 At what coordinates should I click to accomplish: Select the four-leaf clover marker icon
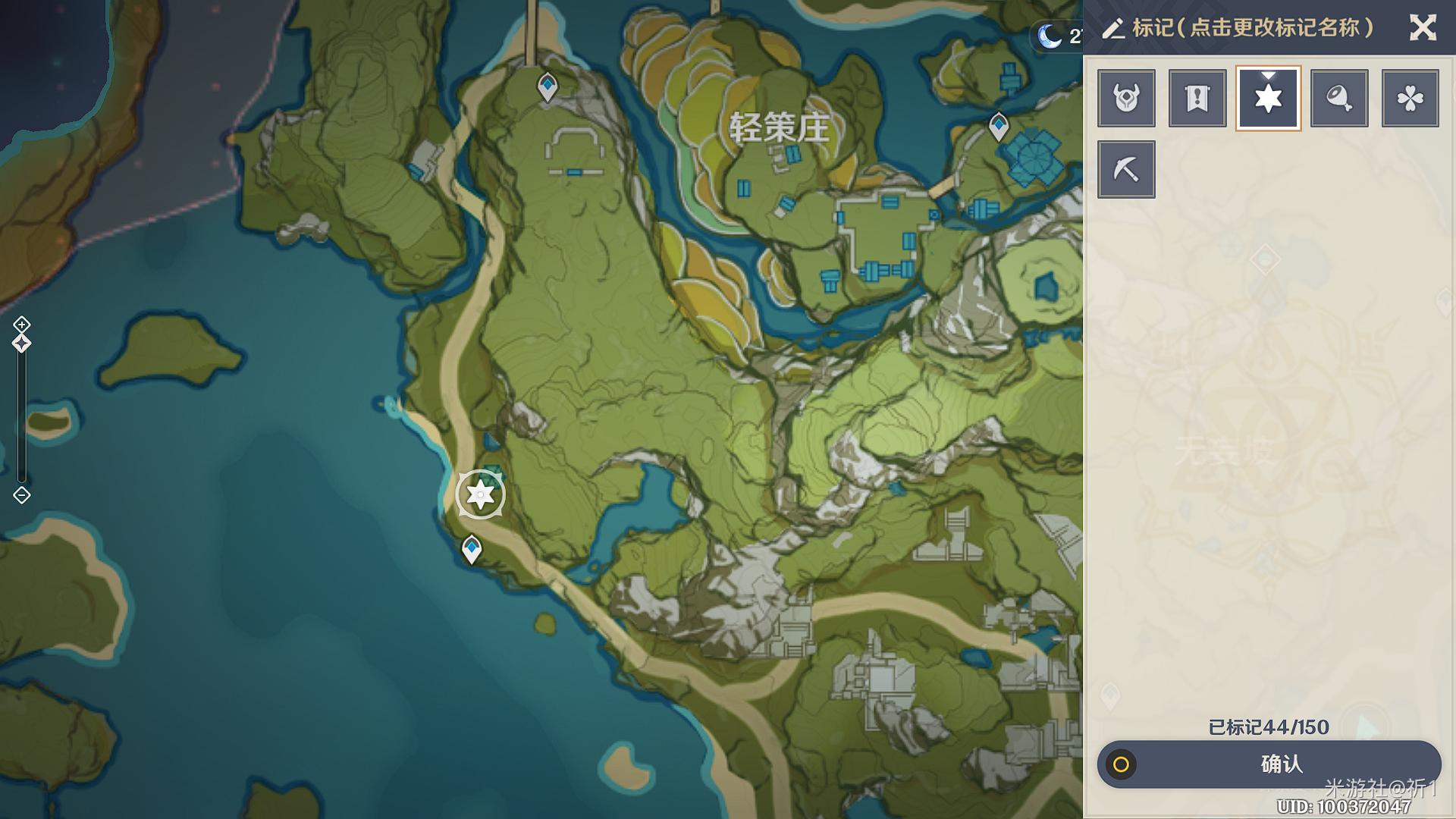coord(1410,98)
